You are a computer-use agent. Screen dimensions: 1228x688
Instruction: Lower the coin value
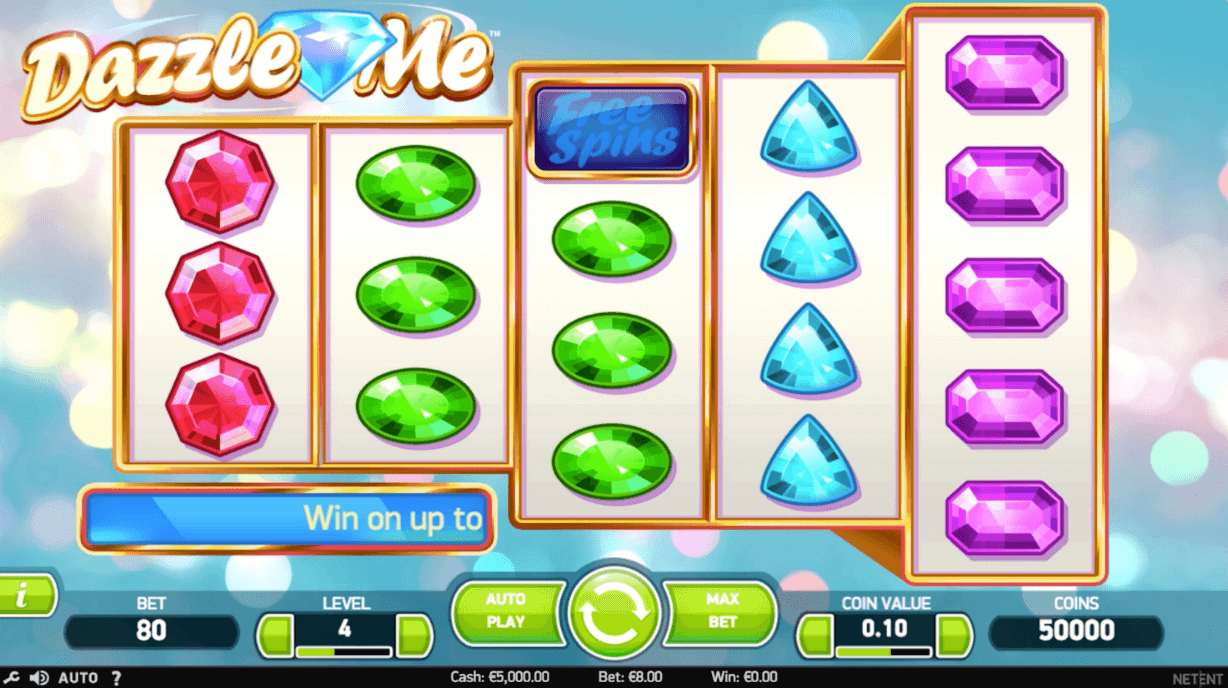816,635
